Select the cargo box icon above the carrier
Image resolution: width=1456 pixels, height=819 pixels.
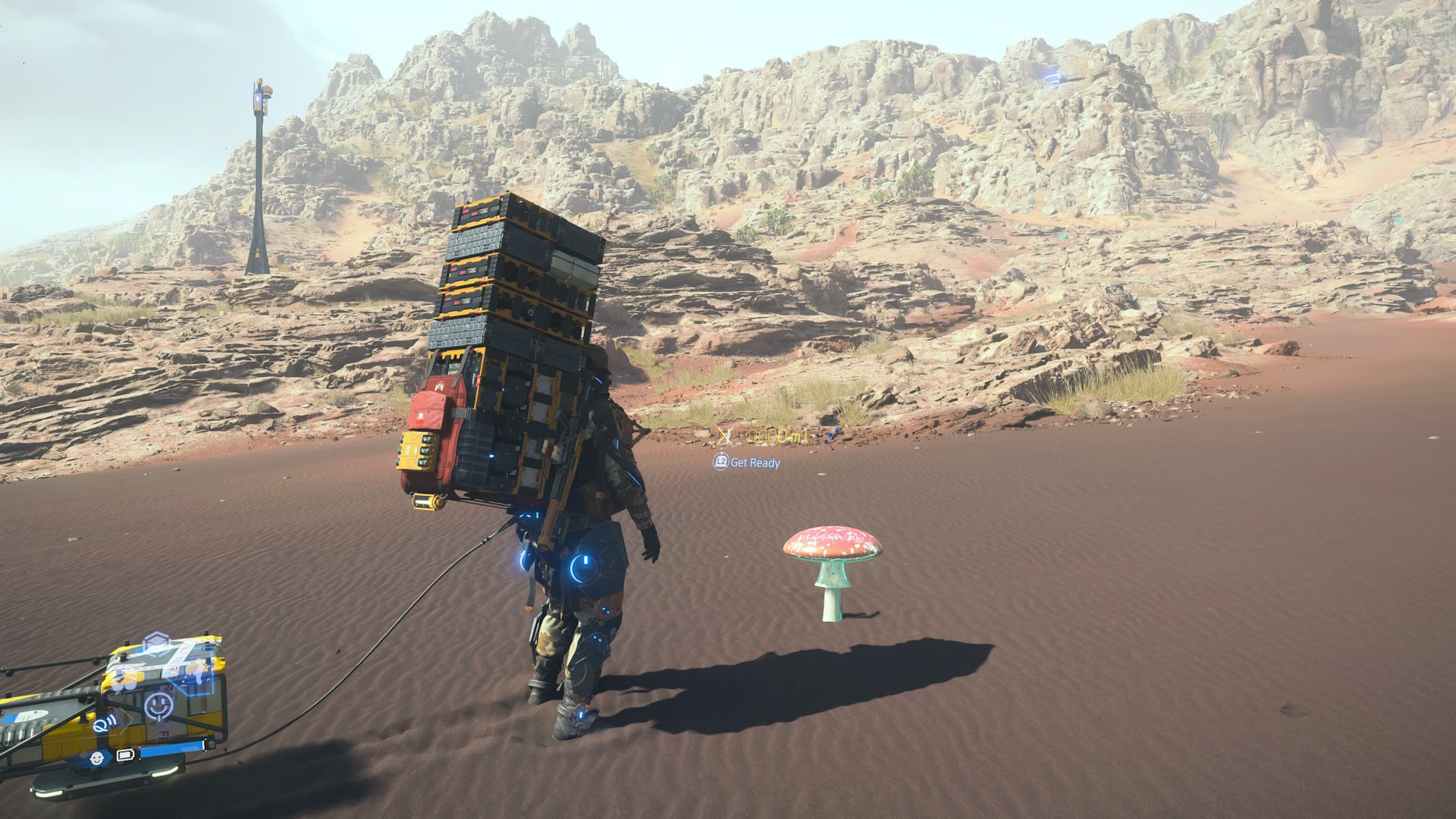click(x=155, y=644)
